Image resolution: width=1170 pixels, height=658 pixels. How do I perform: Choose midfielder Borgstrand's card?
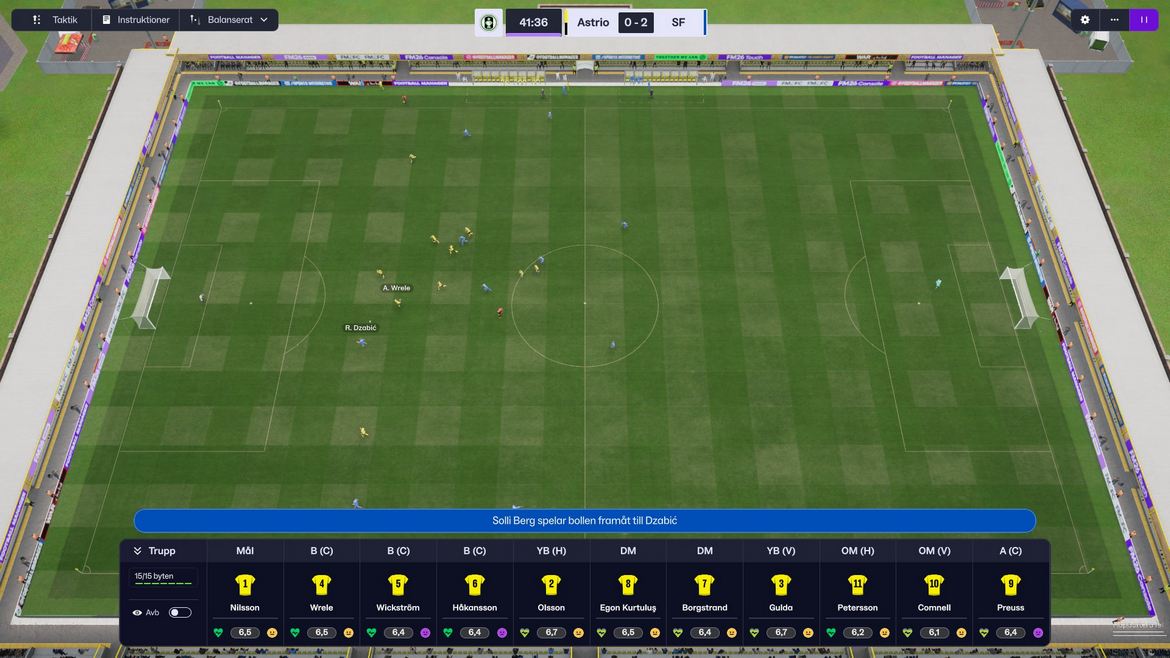[x=704, y=593]
